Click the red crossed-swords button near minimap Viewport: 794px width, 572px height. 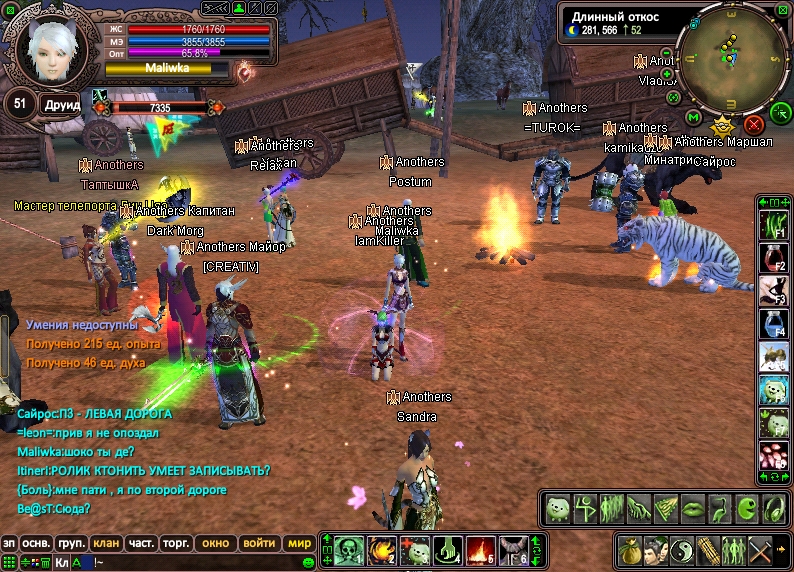[x=754, y=125]
